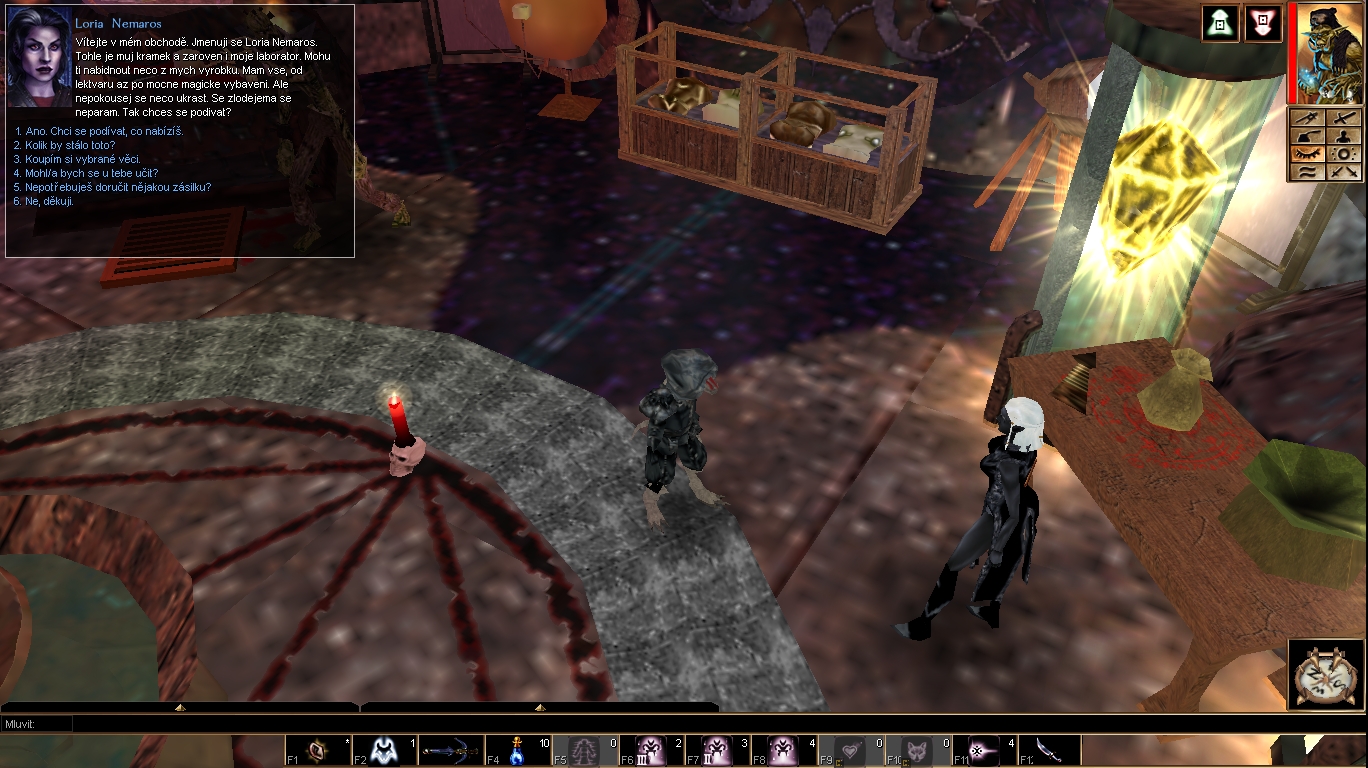1368x768 pixels.
Task: Click the green up-arrow icon
Action: tap(1220, 23)
